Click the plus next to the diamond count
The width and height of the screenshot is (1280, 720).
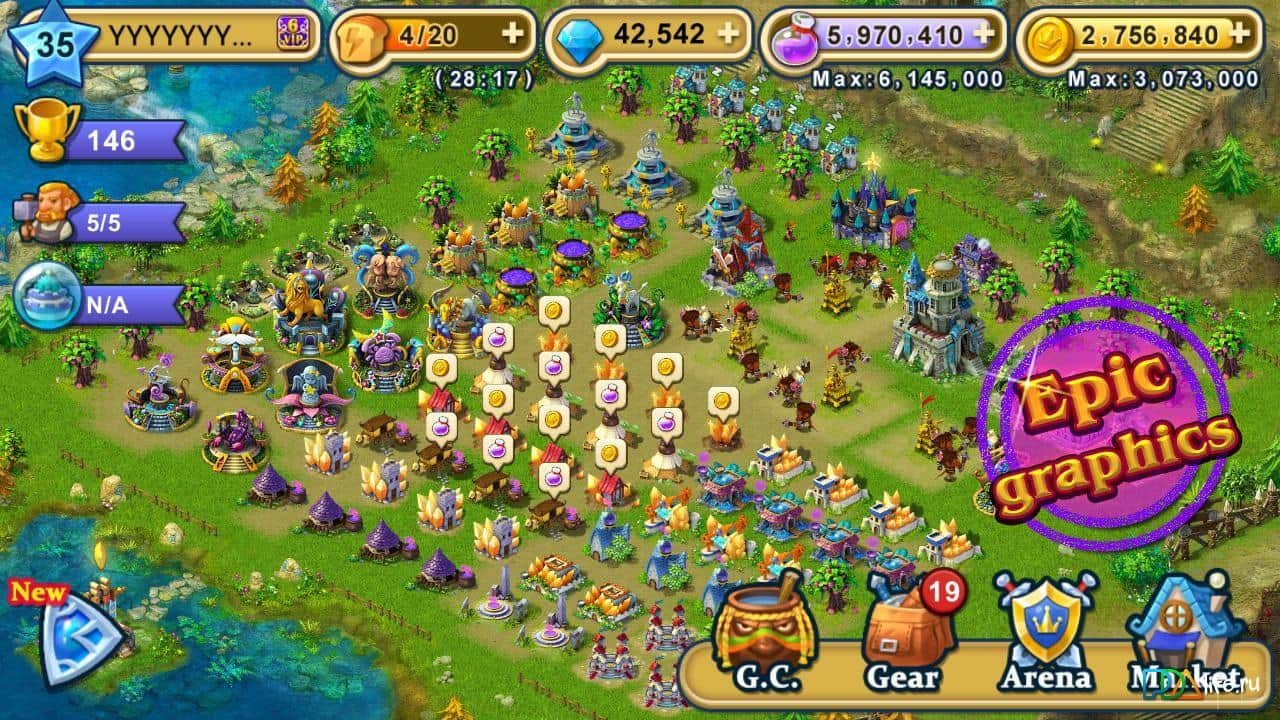(729, 32)
